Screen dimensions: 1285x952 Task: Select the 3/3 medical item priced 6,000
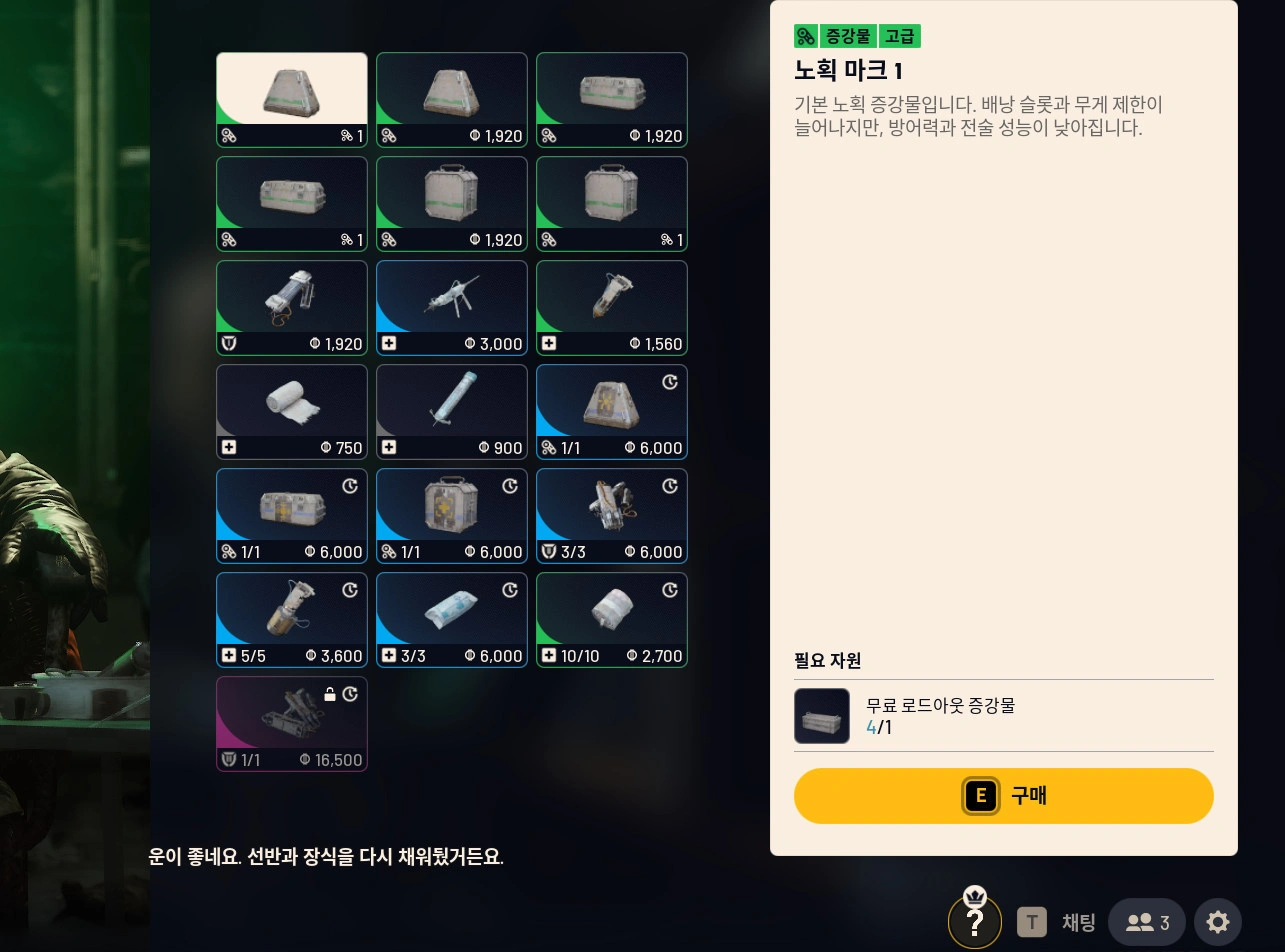[452, 620]
